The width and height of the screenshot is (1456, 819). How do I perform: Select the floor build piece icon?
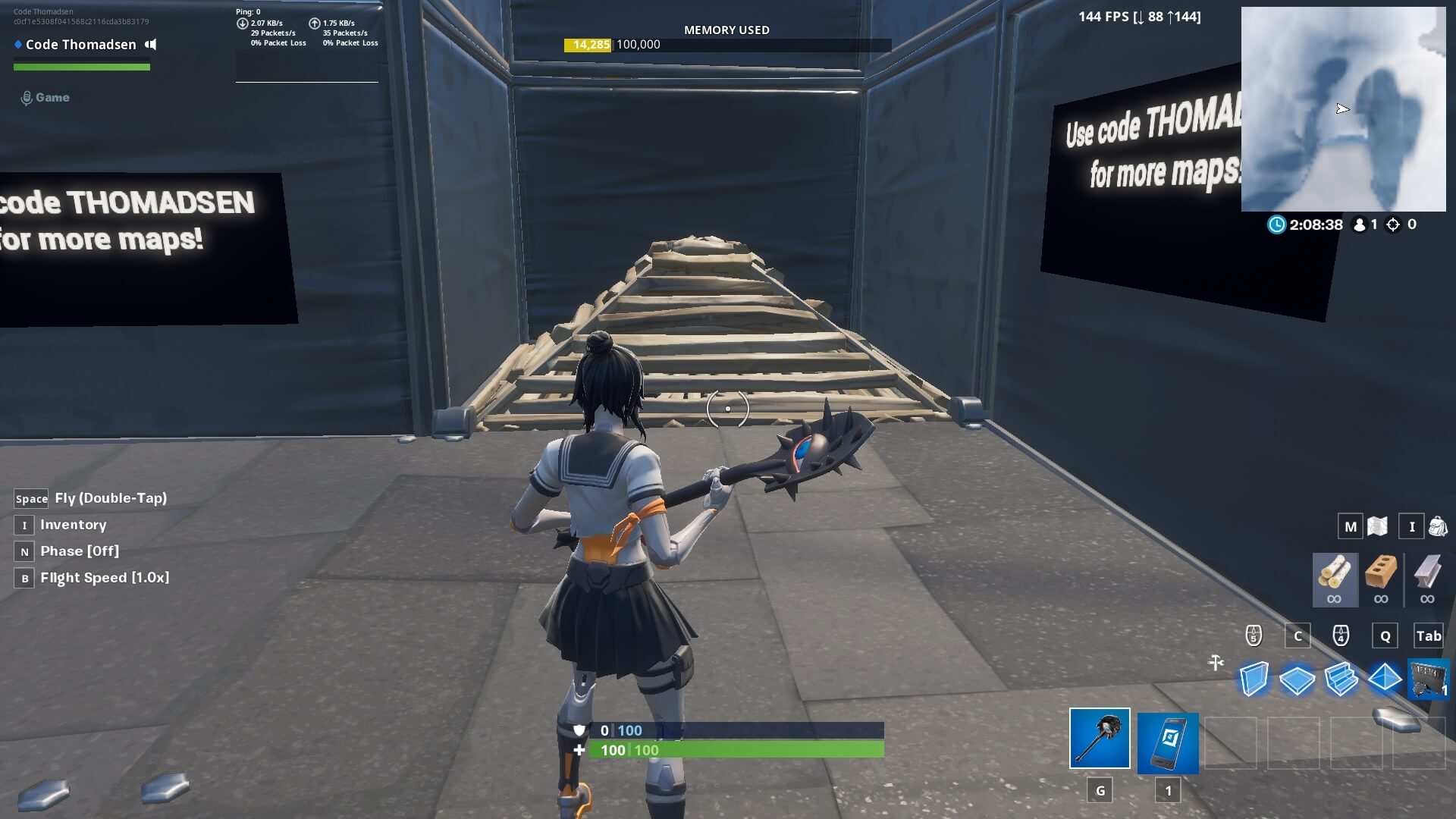pos(1298,681)
